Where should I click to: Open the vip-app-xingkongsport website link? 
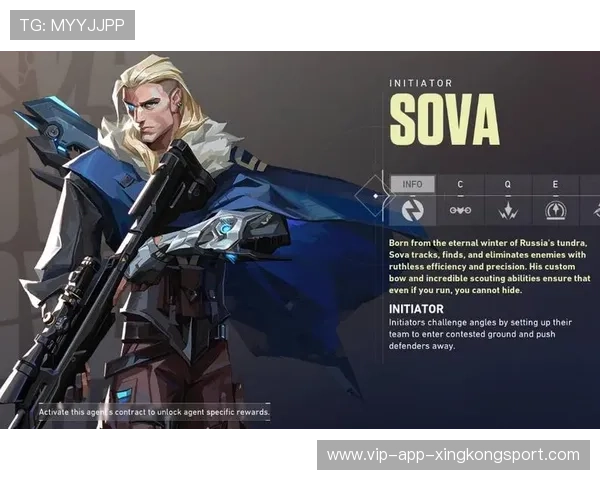click(452, 455)
